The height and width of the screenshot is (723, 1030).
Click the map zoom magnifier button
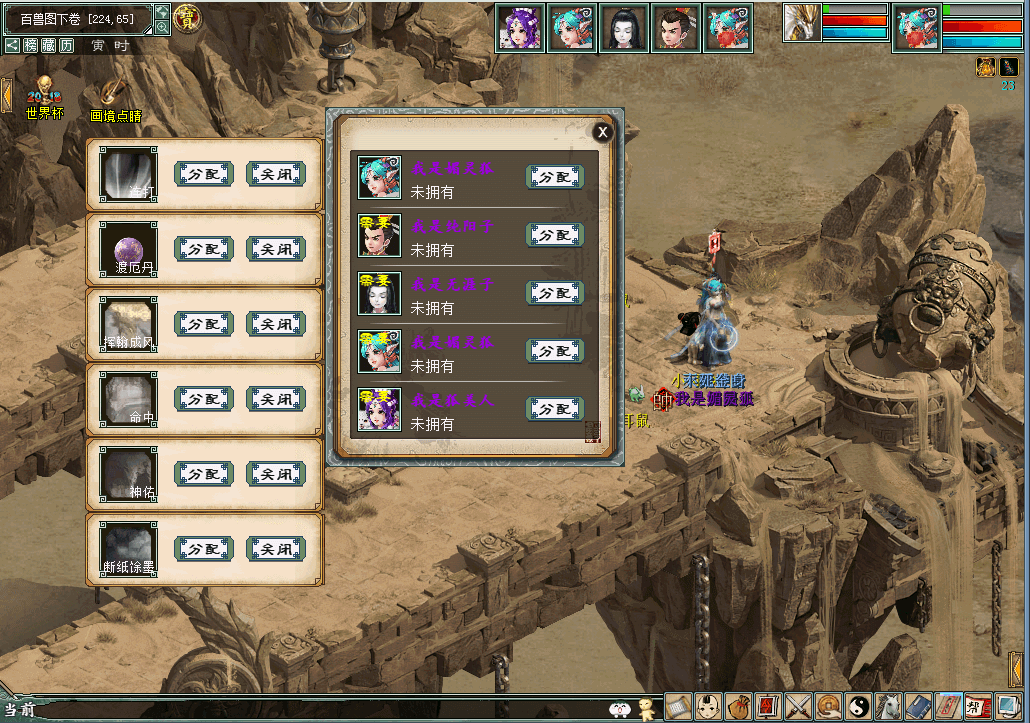click(x=162, y=27)
